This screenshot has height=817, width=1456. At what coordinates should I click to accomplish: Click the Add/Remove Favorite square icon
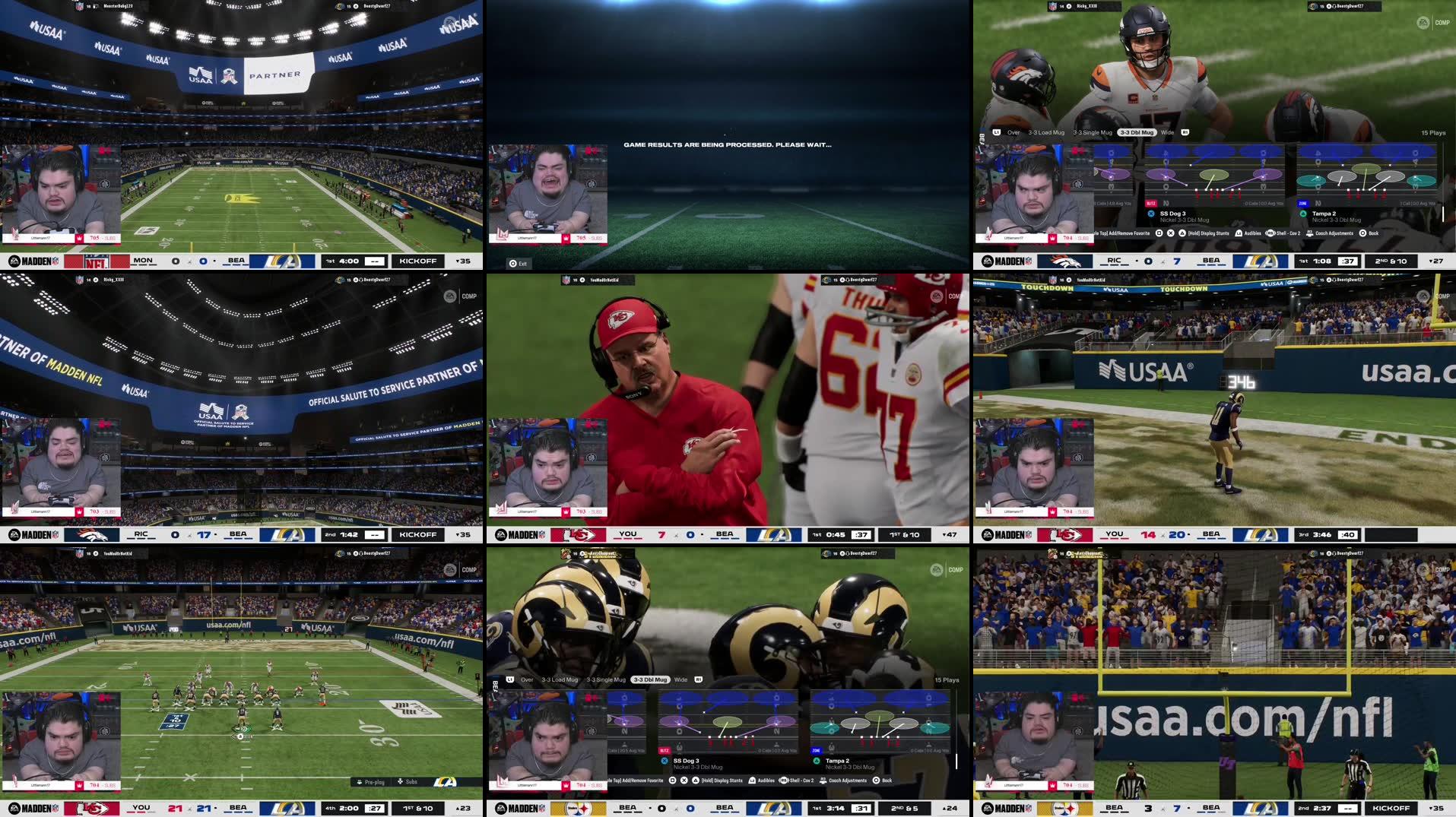(1158, 233)
